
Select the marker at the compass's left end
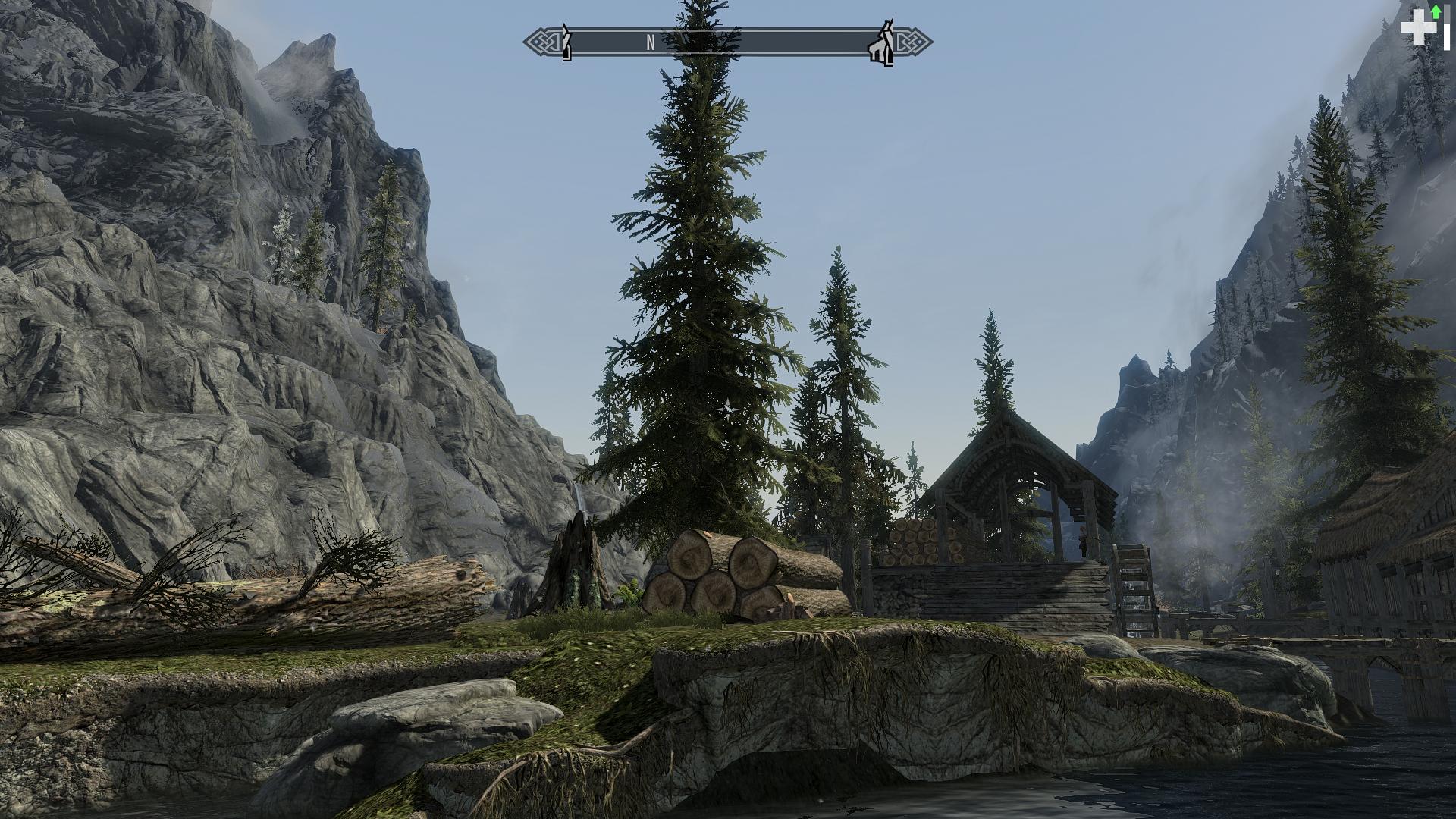tap(566, 42)
